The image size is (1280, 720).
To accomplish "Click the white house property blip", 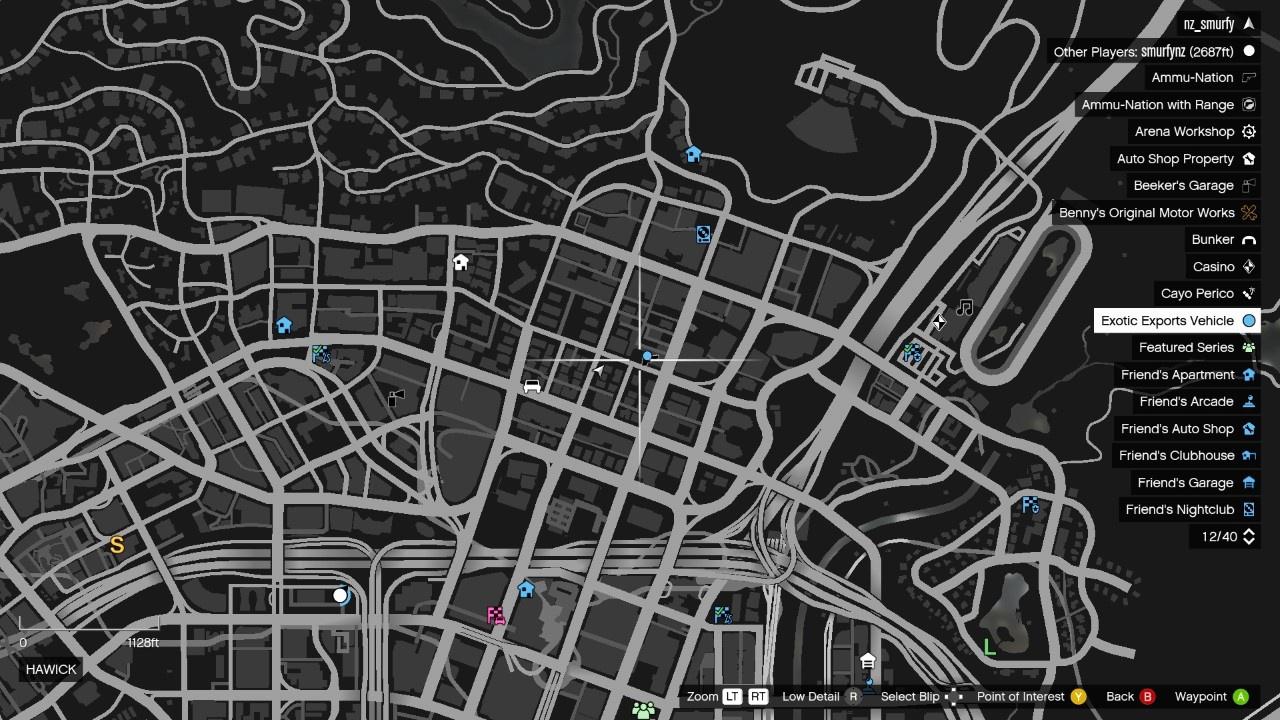I will (460, 262).
